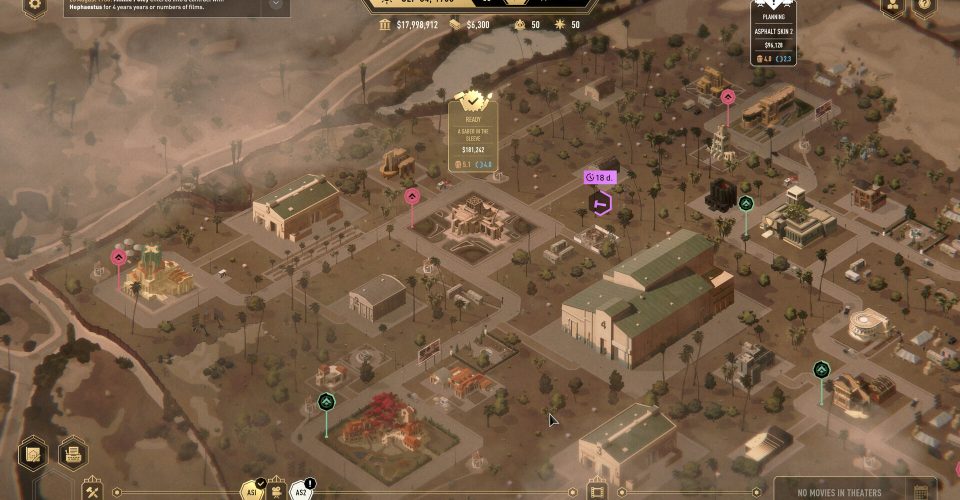The height and width of the screenshot is (500, 960).
Task: Expand the objective panel dropdown arrow
Action: [x=275, y=5]
